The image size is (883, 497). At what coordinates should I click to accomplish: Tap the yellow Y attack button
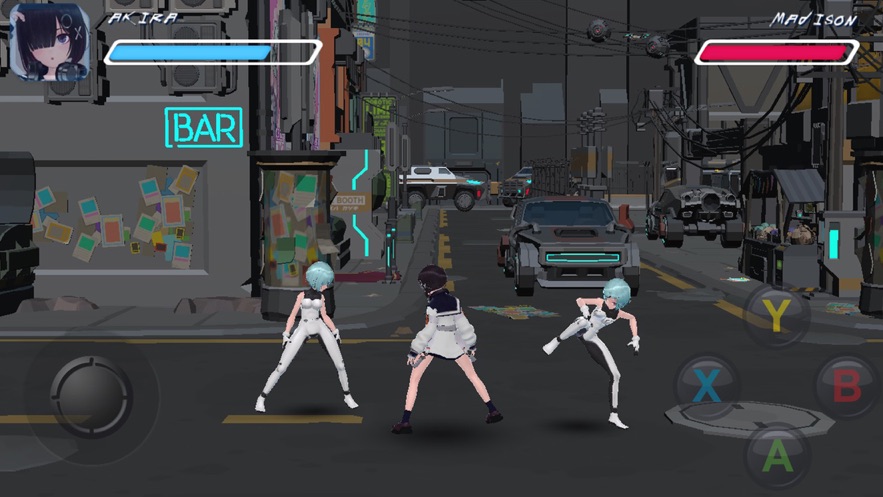pos(777,316)
